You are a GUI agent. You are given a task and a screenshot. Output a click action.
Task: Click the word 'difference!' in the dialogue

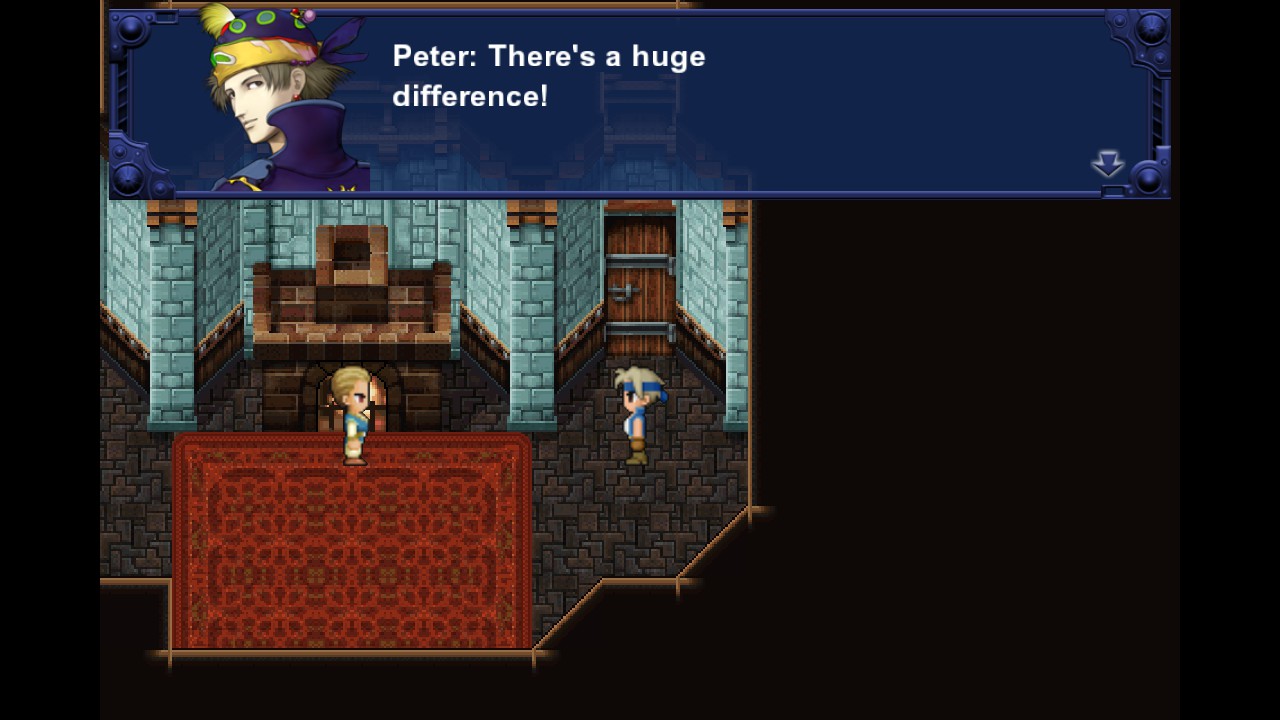pyautogui.click(x=470, y=97)
